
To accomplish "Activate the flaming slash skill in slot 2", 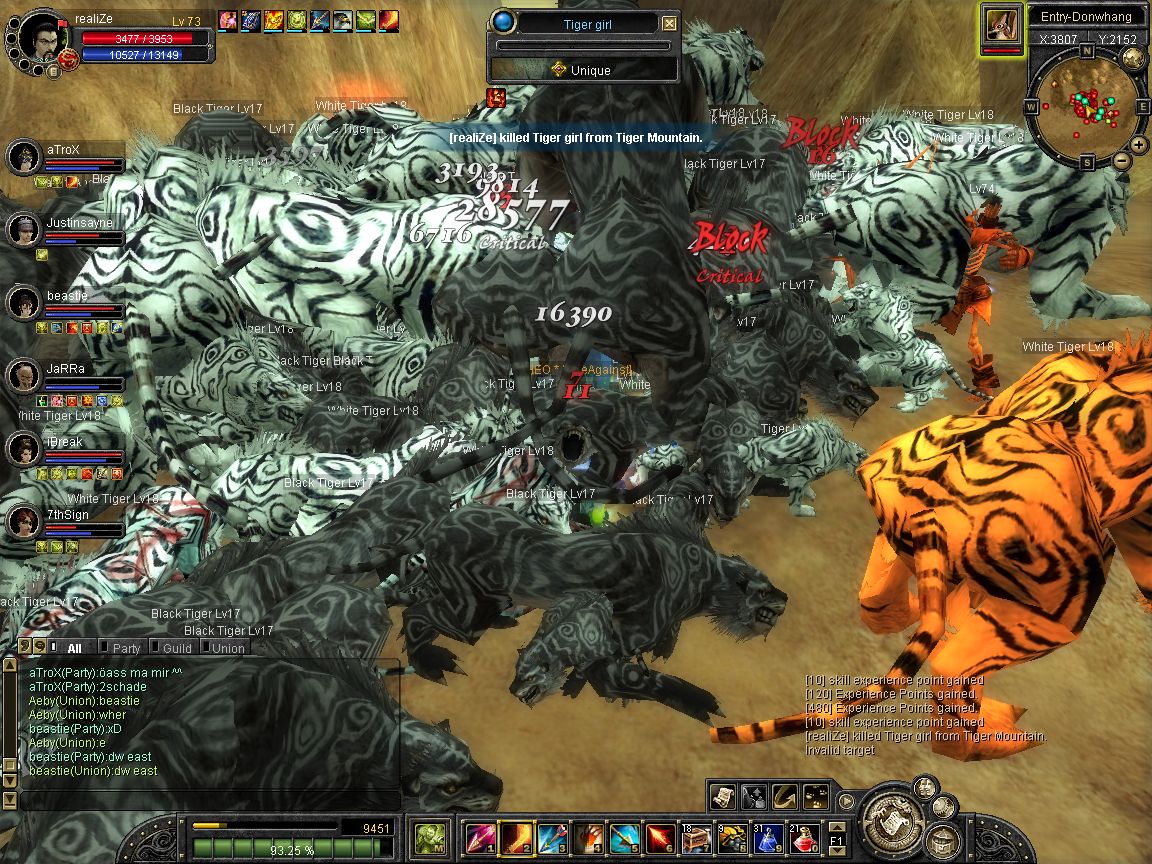I will tap(517, 836).
